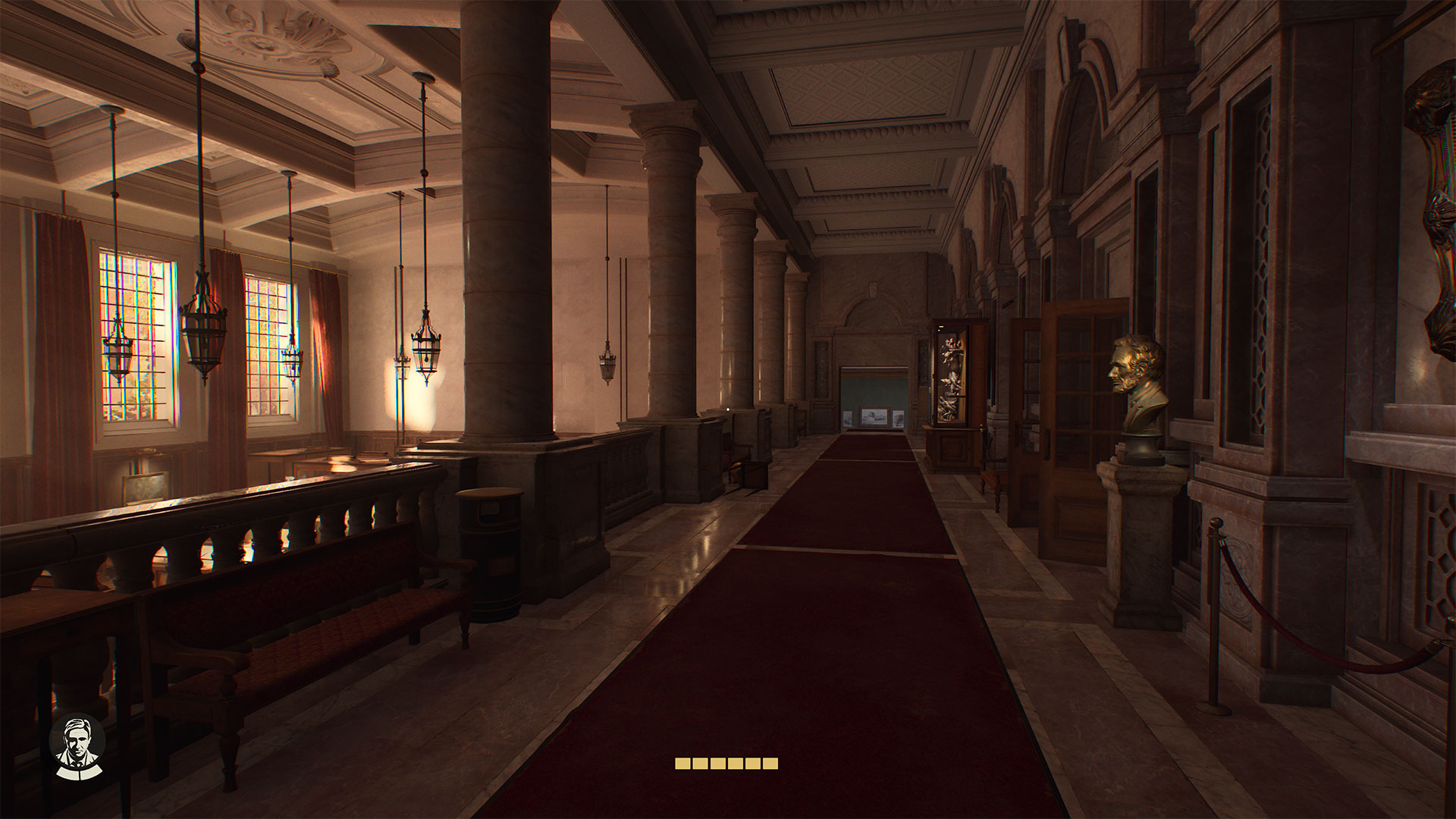Click the character portrait icon
The width and height of the screenshot is (1456, 819).
tap(77, 745)
